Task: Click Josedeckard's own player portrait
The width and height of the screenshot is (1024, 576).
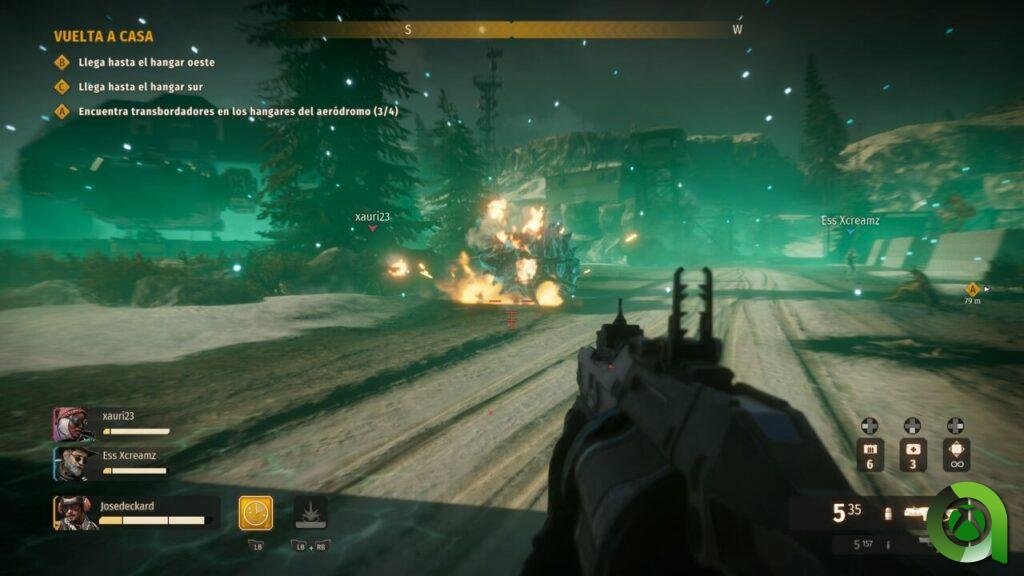Action: coord(74,513)
